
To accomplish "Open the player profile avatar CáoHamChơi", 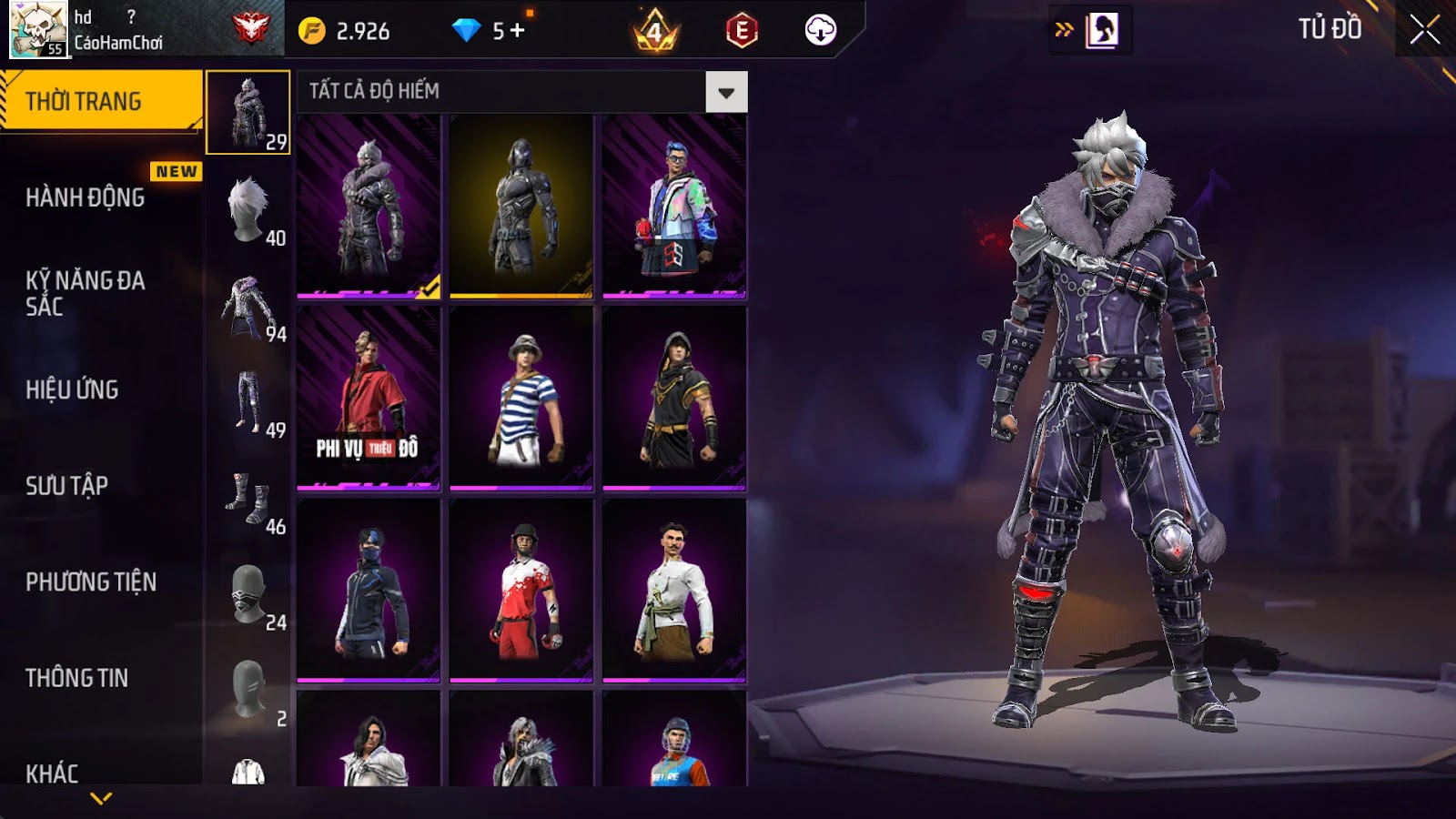I will coord(38,29).
